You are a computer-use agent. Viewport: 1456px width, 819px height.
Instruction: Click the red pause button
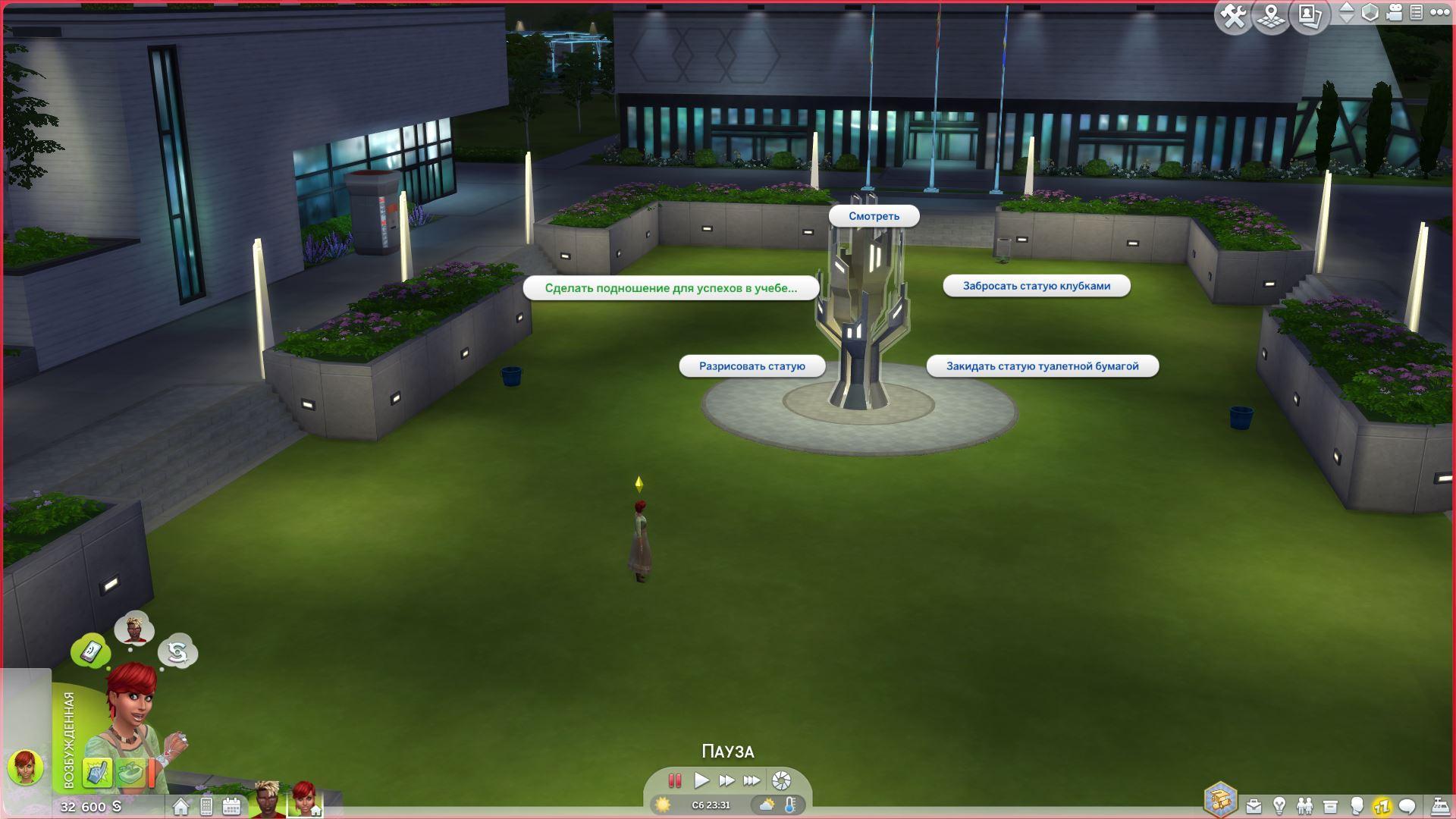674,780
